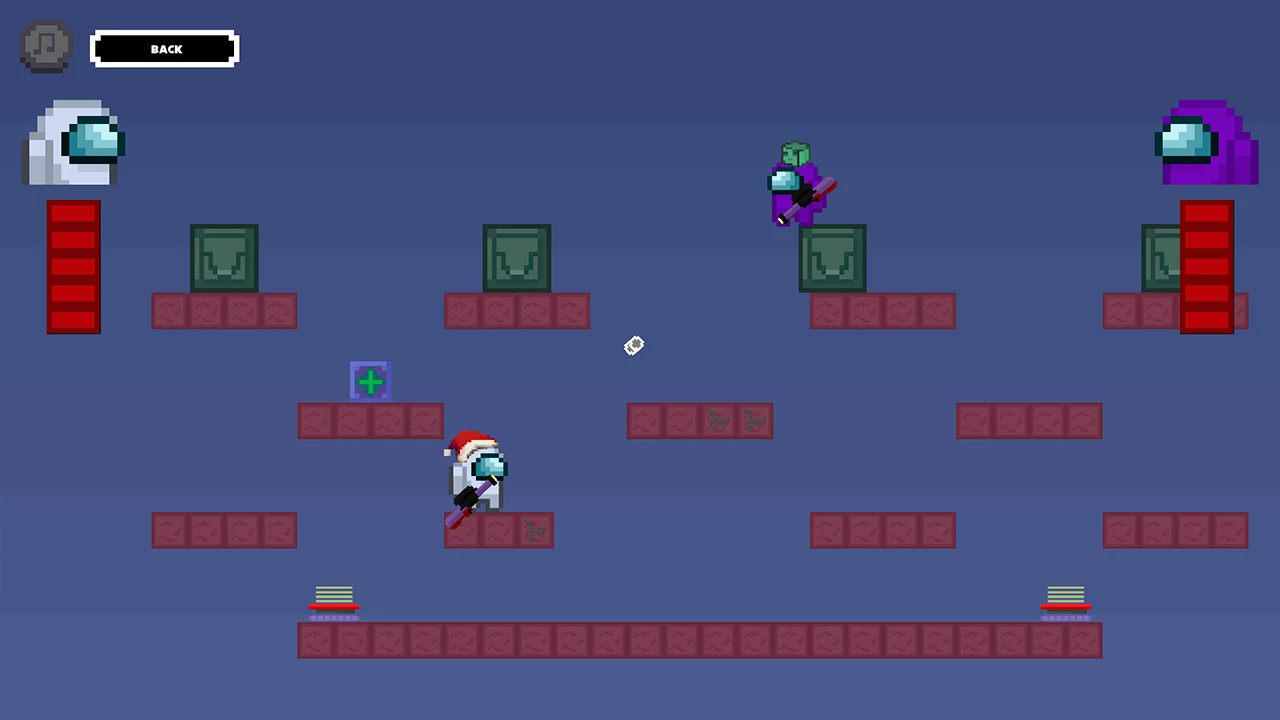The width and height of the screenshot is (1280, 720).
Task: Click the bottom-left brick platform
Action: coord(224,531)
